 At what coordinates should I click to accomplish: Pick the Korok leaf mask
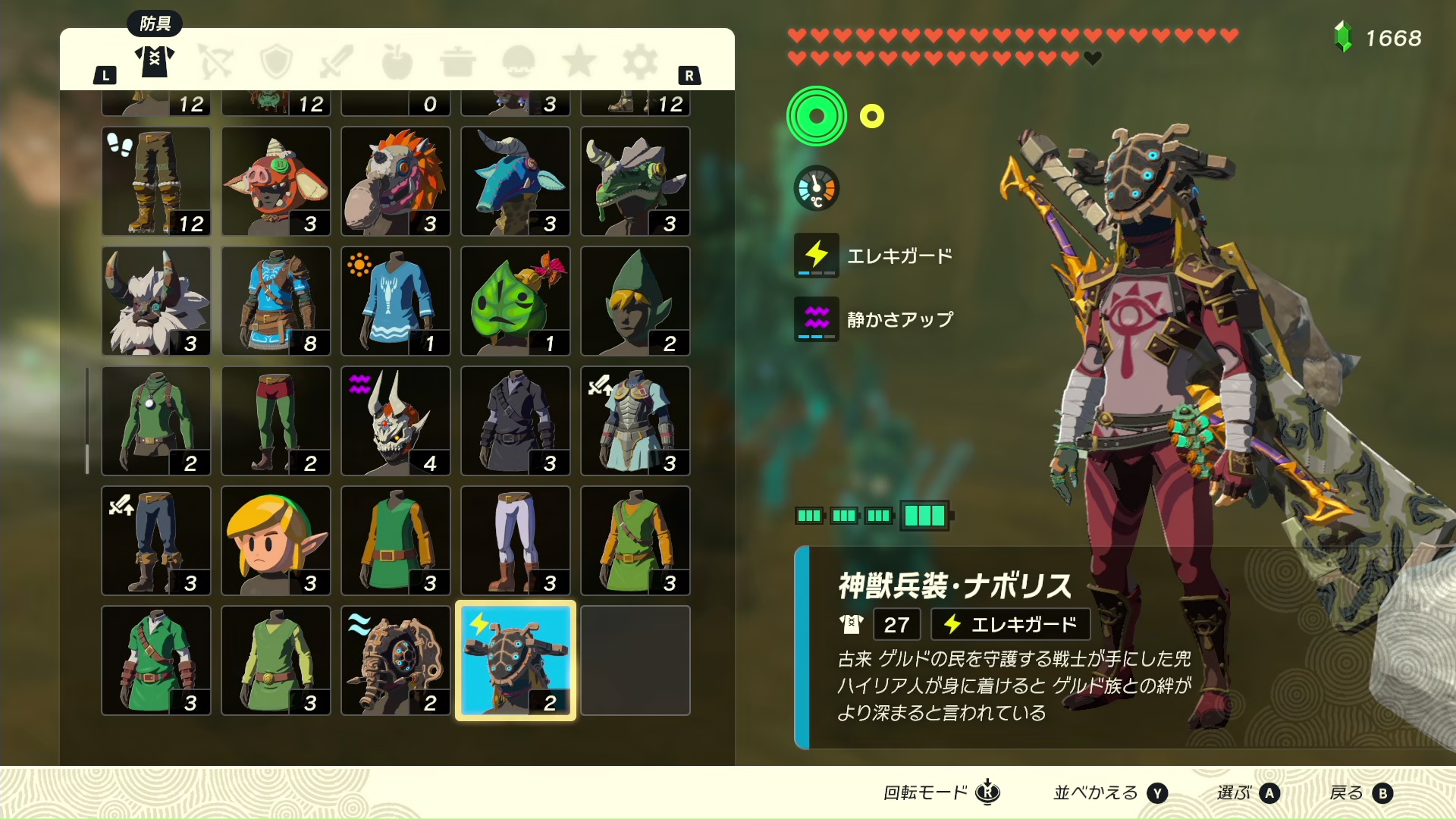pos(515,301)
